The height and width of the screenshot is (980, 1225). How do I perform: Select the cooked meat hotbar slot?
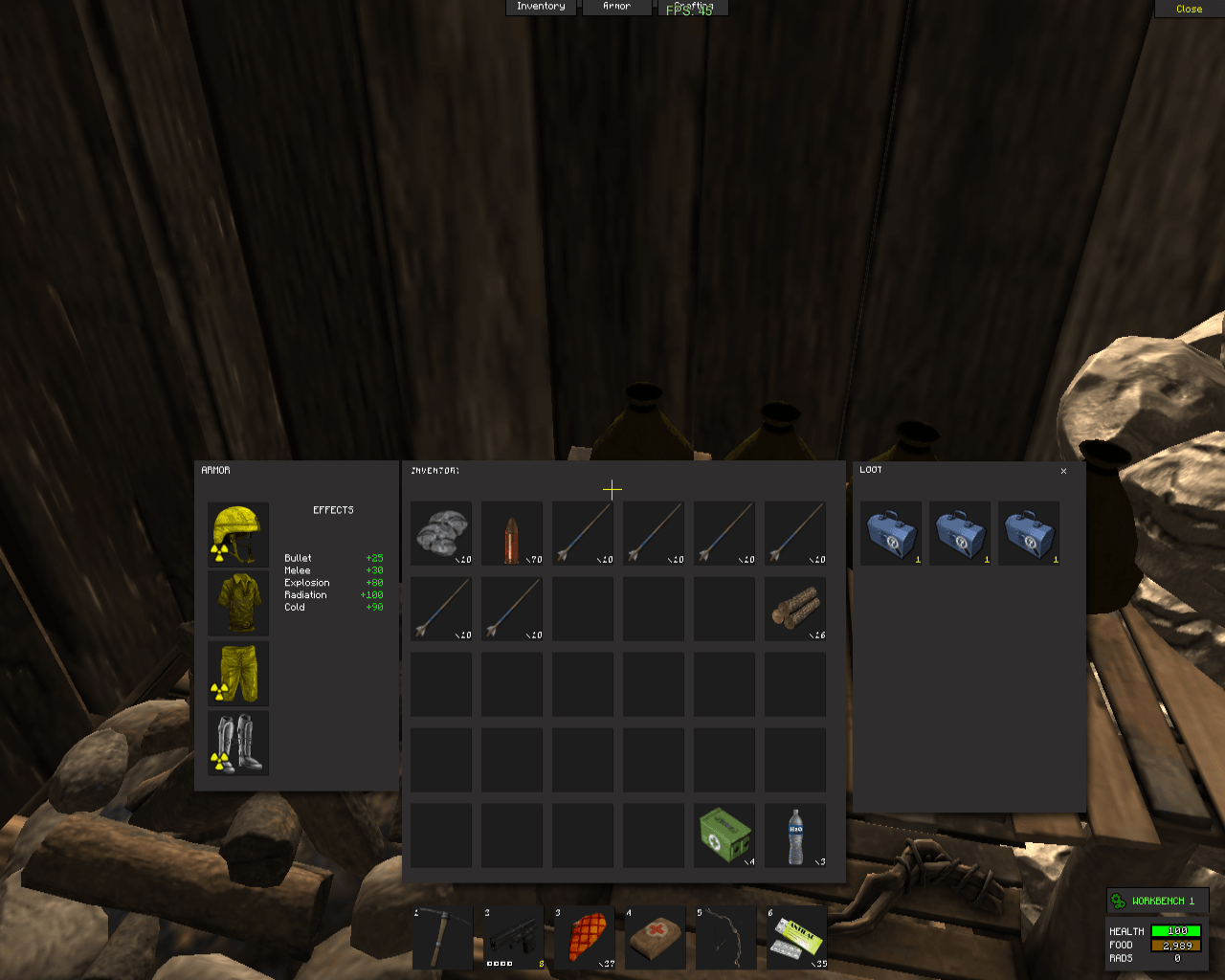coord(585,938)
